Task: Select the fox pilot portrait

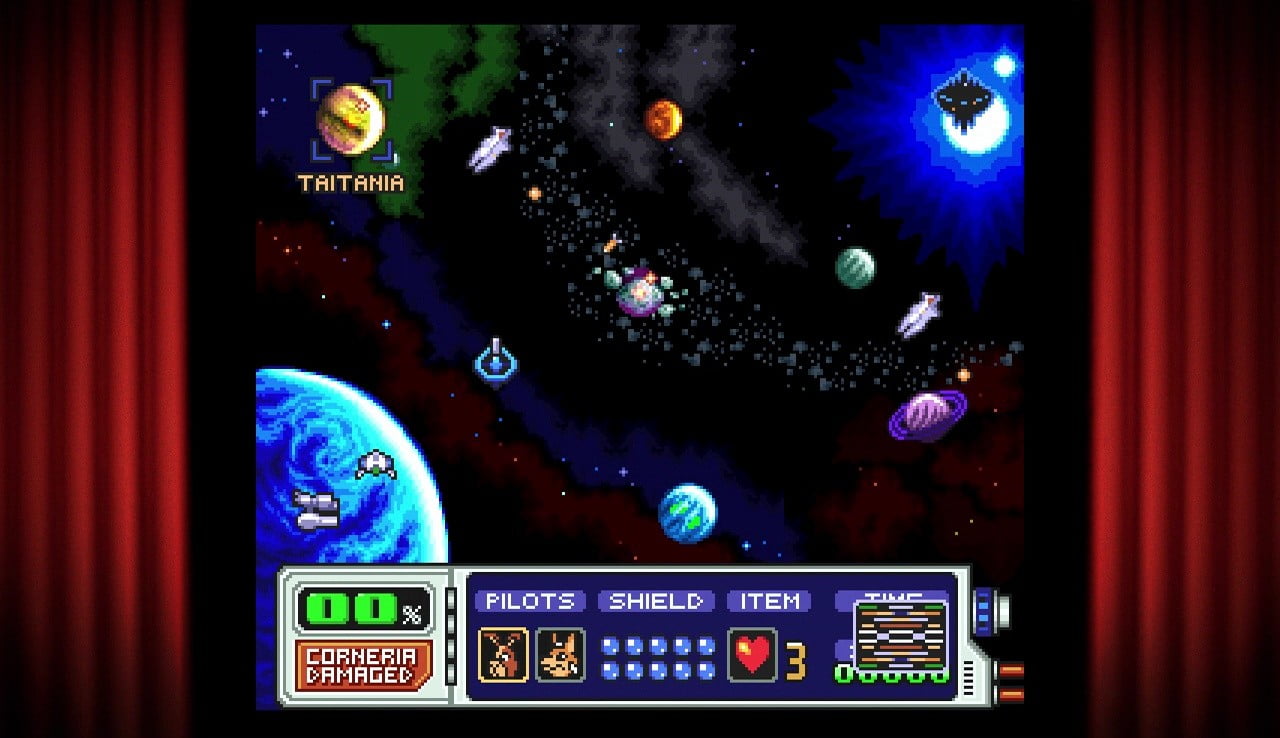Action: [x=560, y=655]
